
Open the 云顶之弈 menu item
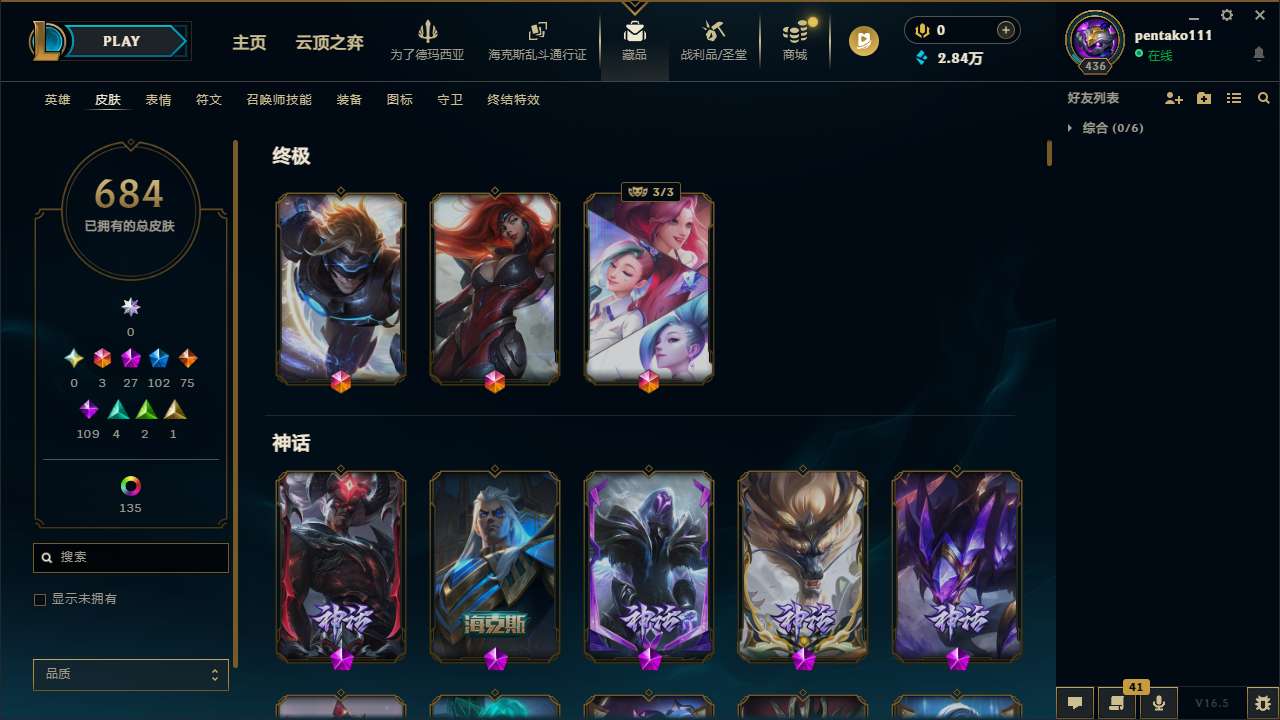pos(330,44)
